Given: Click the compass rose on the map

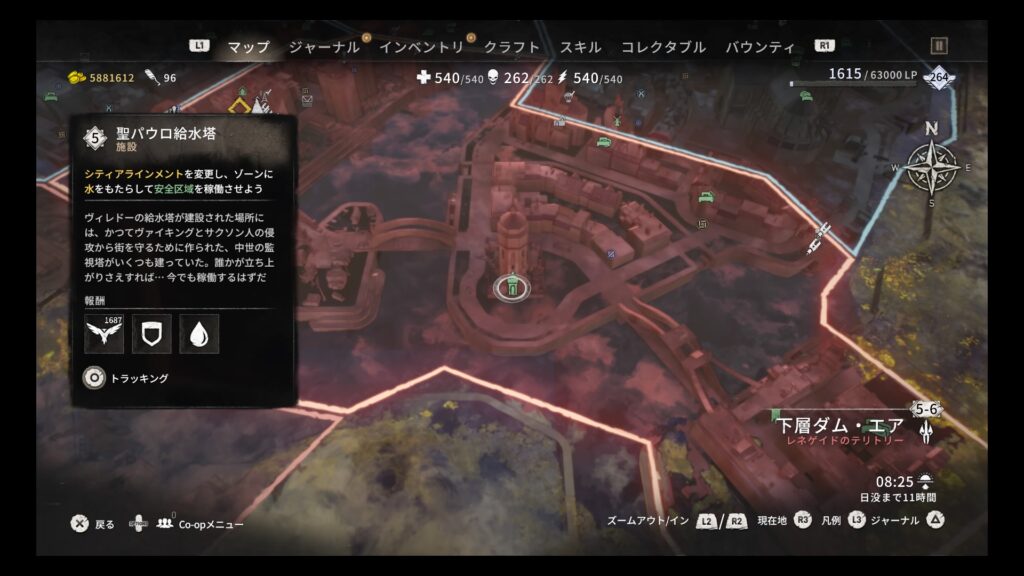Looking at the screenshot, I should (931, 167).
